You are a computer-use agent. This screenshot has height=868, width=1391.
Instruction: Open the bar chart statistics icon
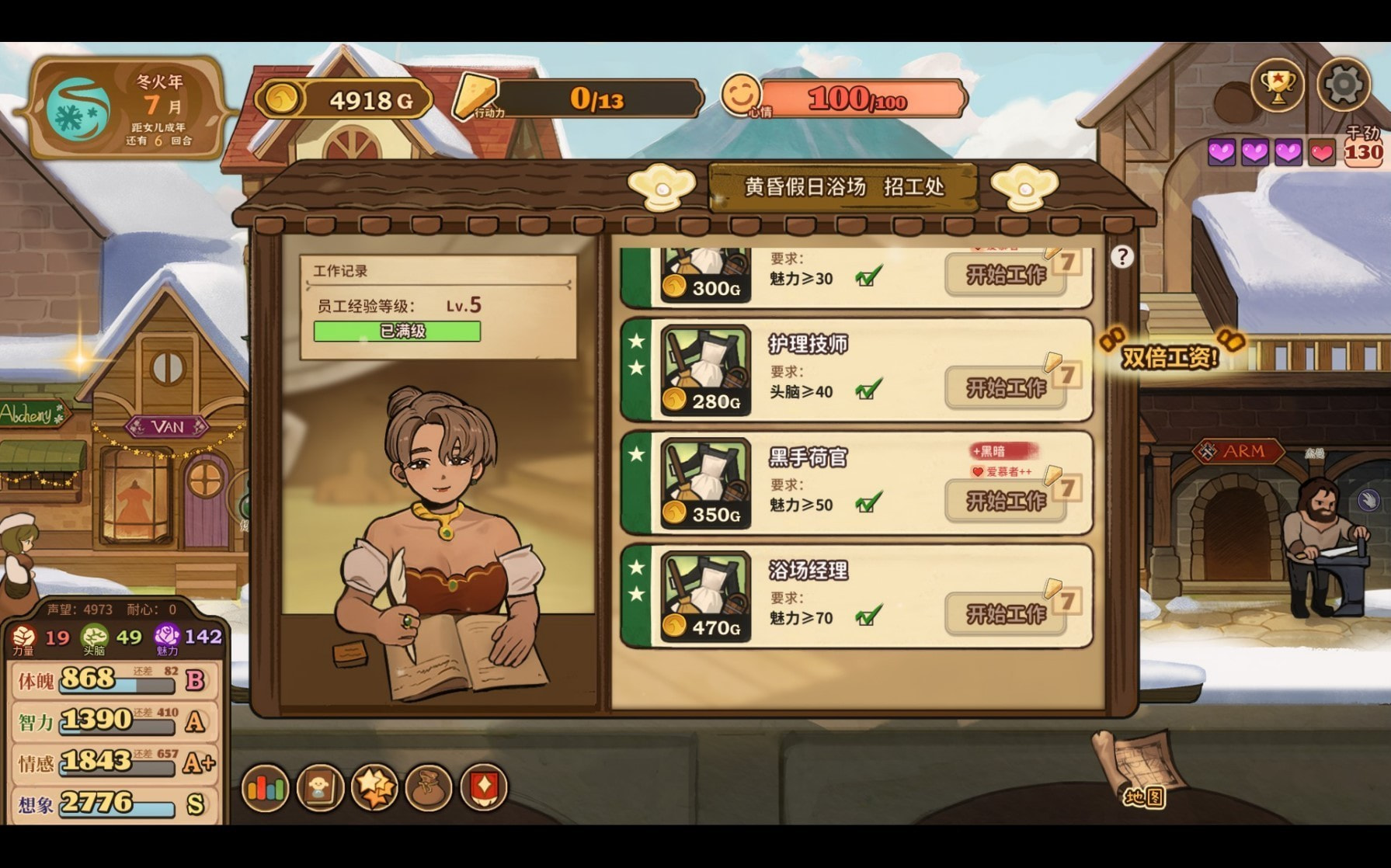[266, 789]
